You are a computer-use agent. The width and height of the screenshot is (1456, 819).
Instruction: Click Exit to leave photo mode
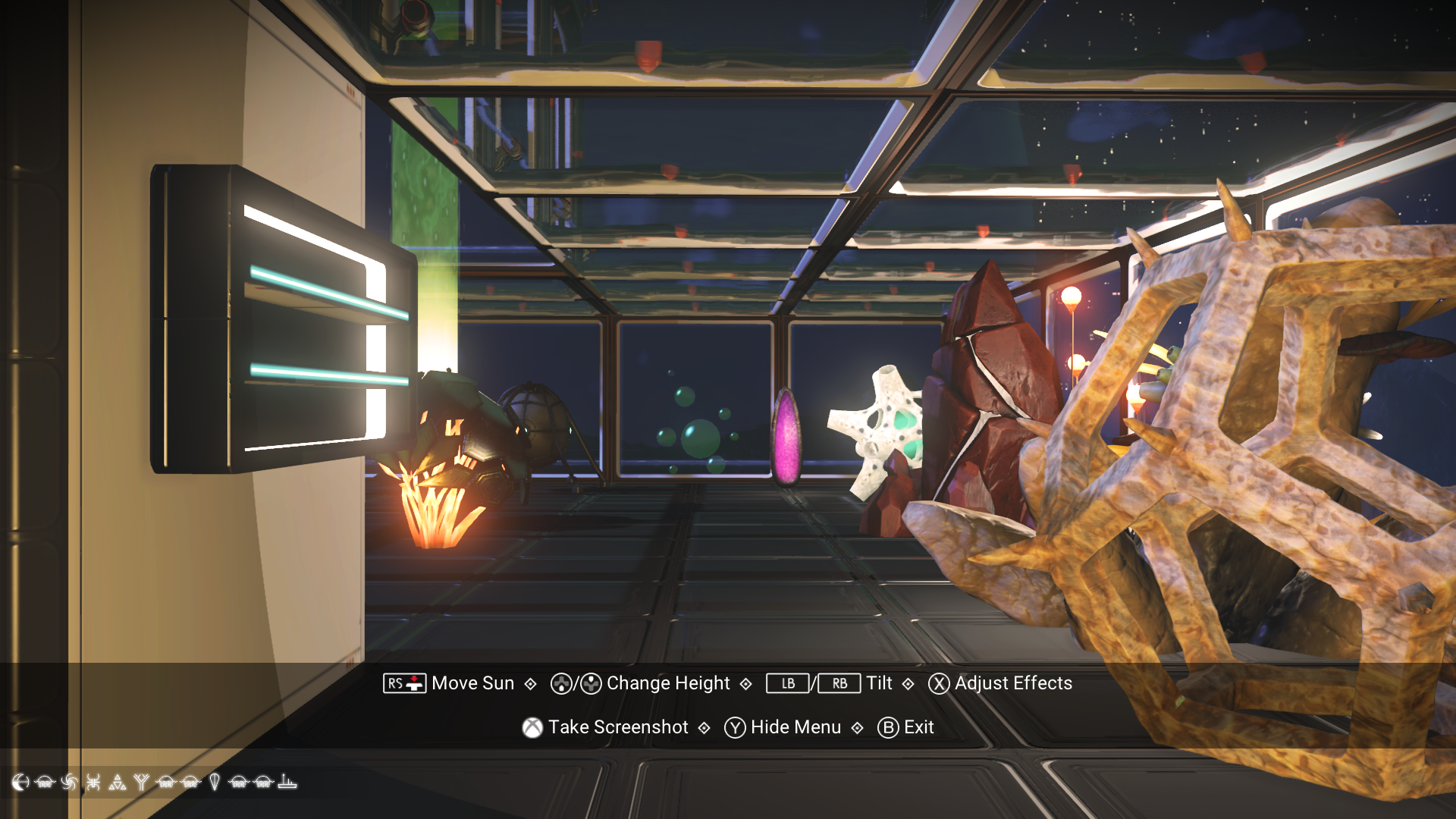918,727
